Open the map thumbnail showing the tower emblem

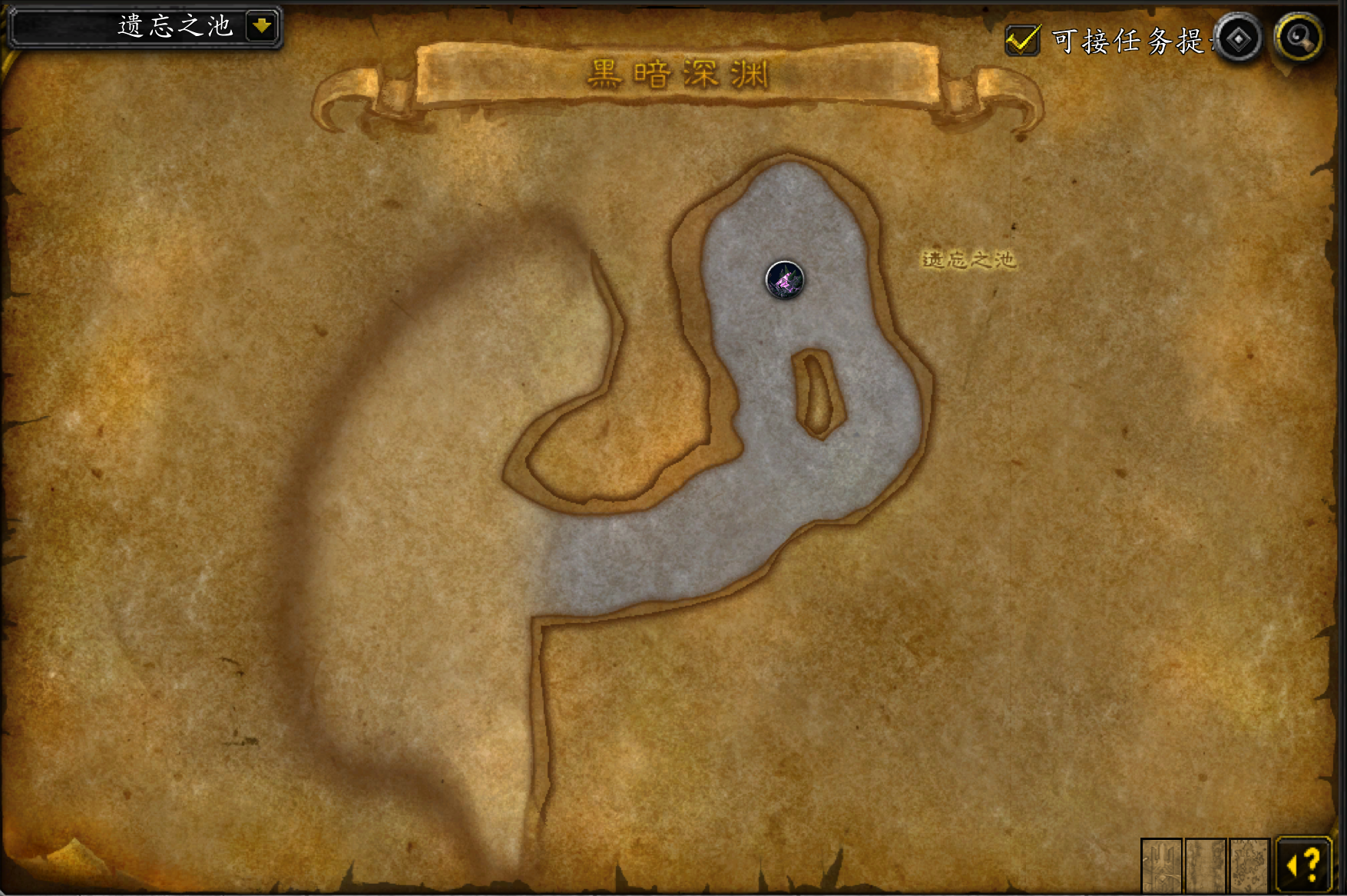coord(1161,865)
